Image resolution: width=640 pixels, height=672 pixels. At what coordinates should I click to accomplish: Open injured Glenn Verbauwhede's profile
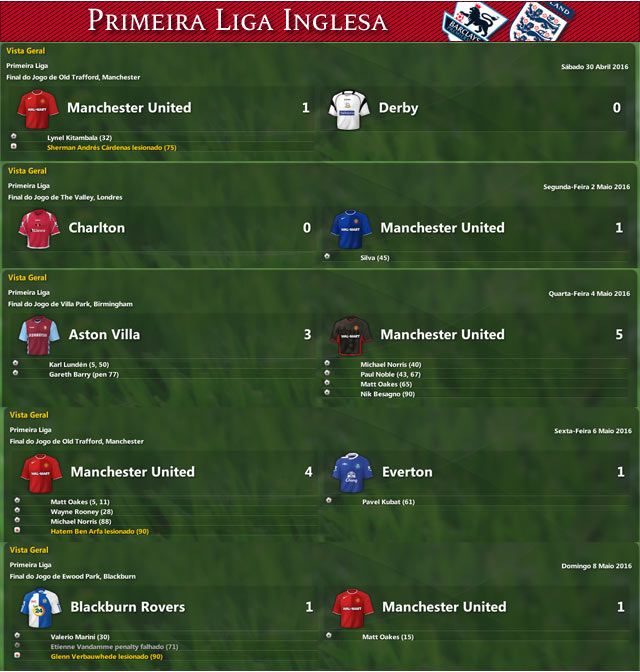pos(106,656)
